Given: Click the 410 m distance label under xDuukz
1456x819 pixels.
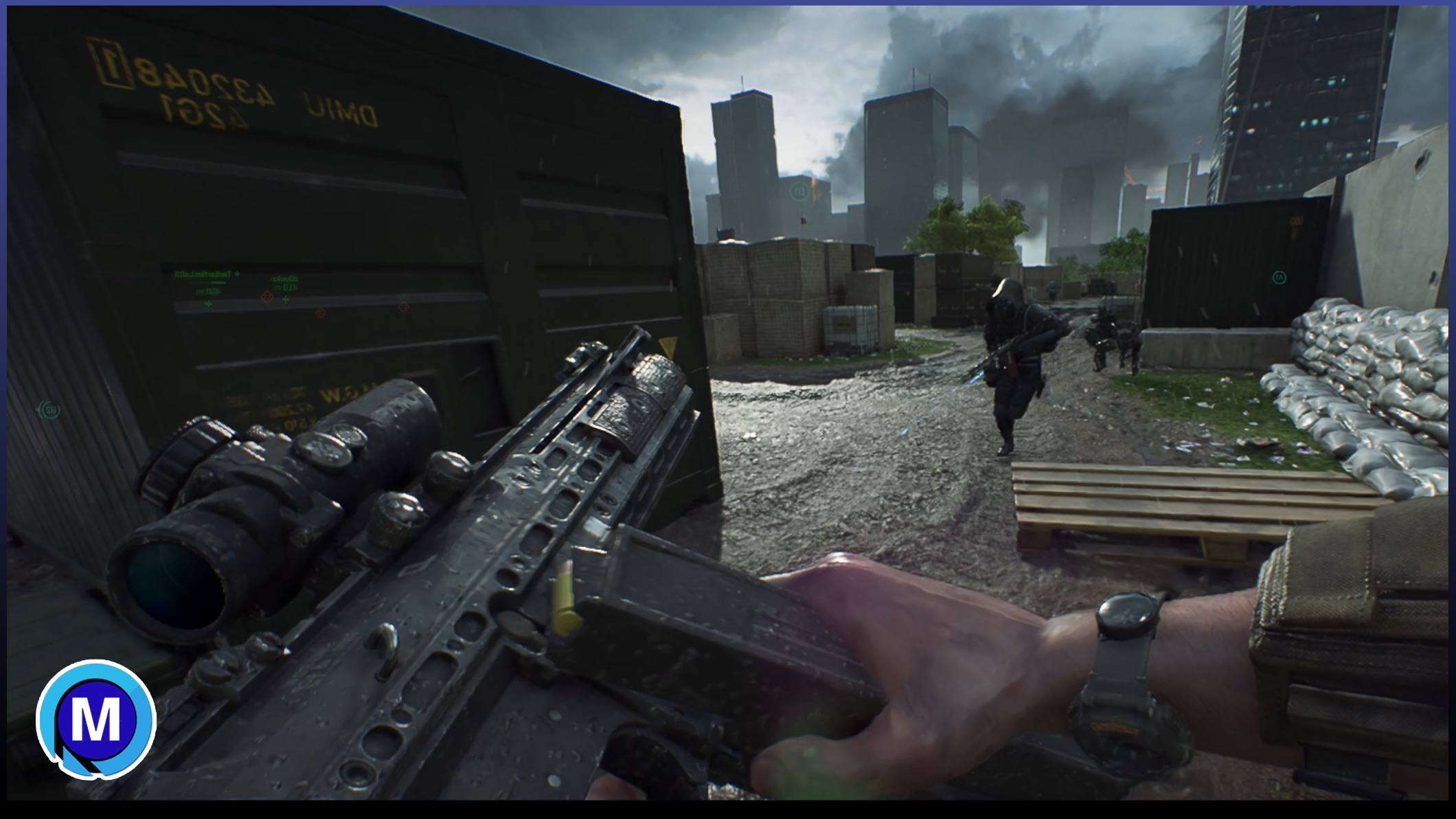Looking at the screenshot, I should tap(285, 288).
